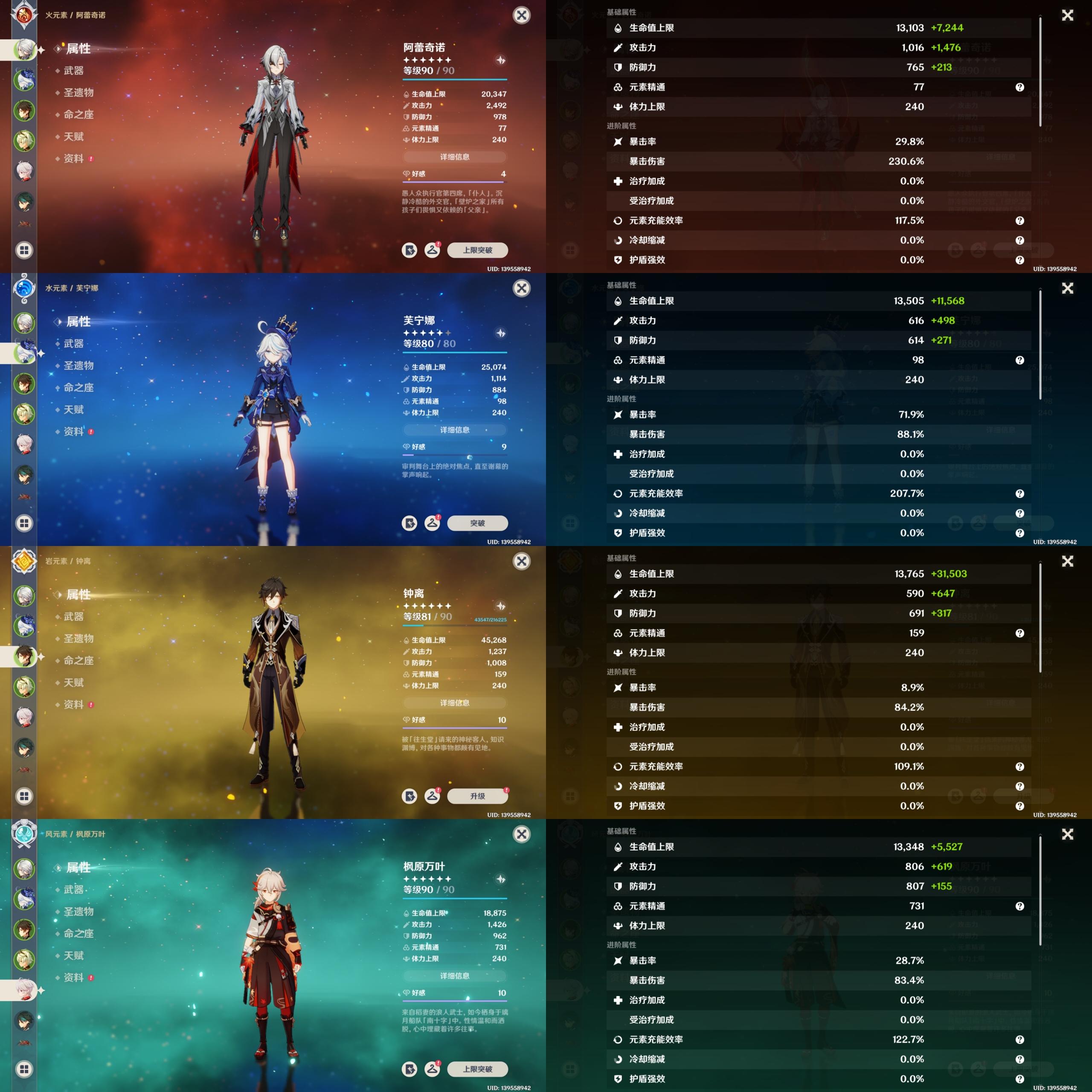Open the 资料 tab on 芙宁娜's screen
This screenshot has width=1092, height=1092.
click(73, 432)
